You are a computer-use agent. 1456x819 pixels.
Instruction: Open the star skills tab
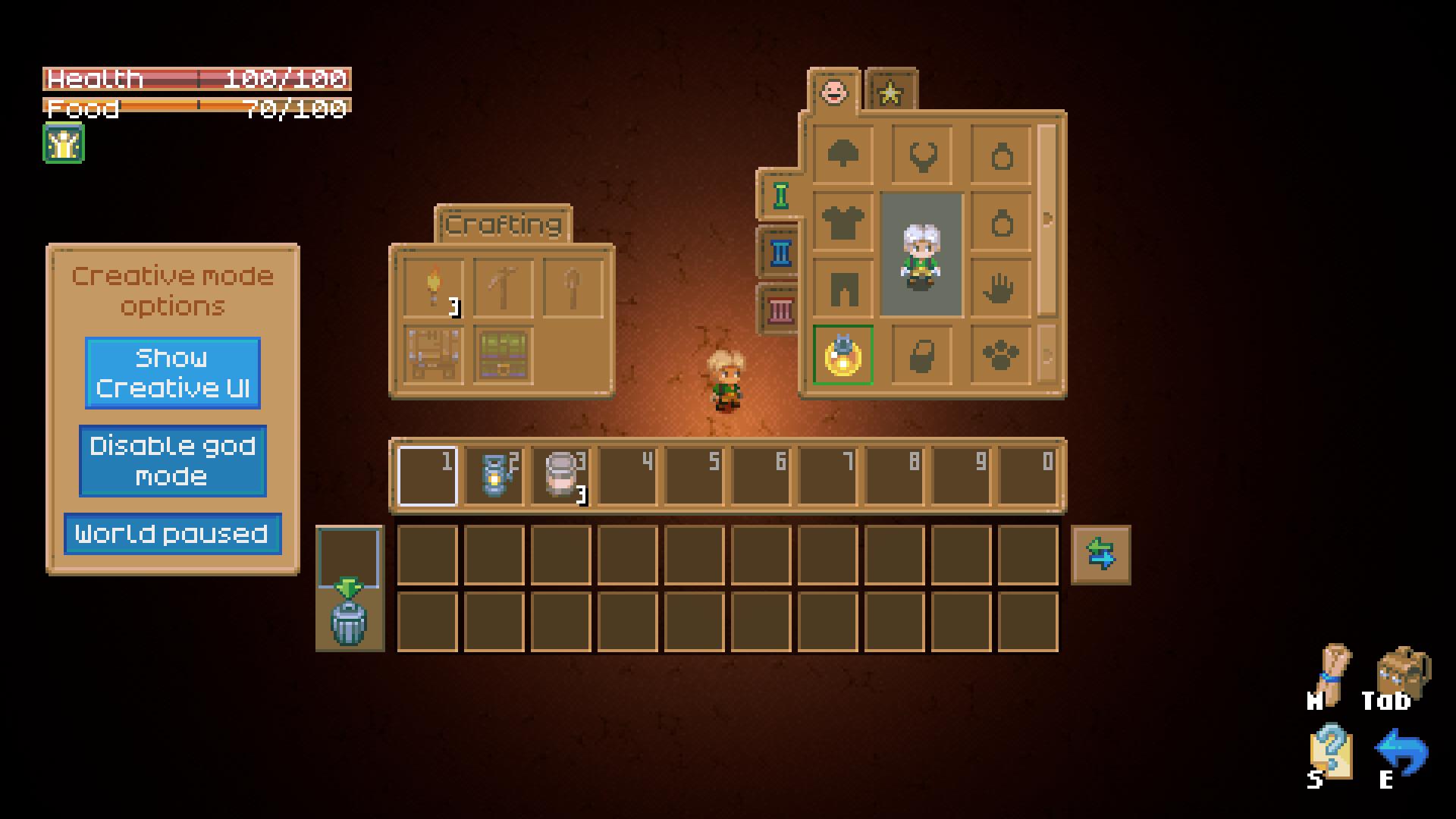tap(890, 93)
